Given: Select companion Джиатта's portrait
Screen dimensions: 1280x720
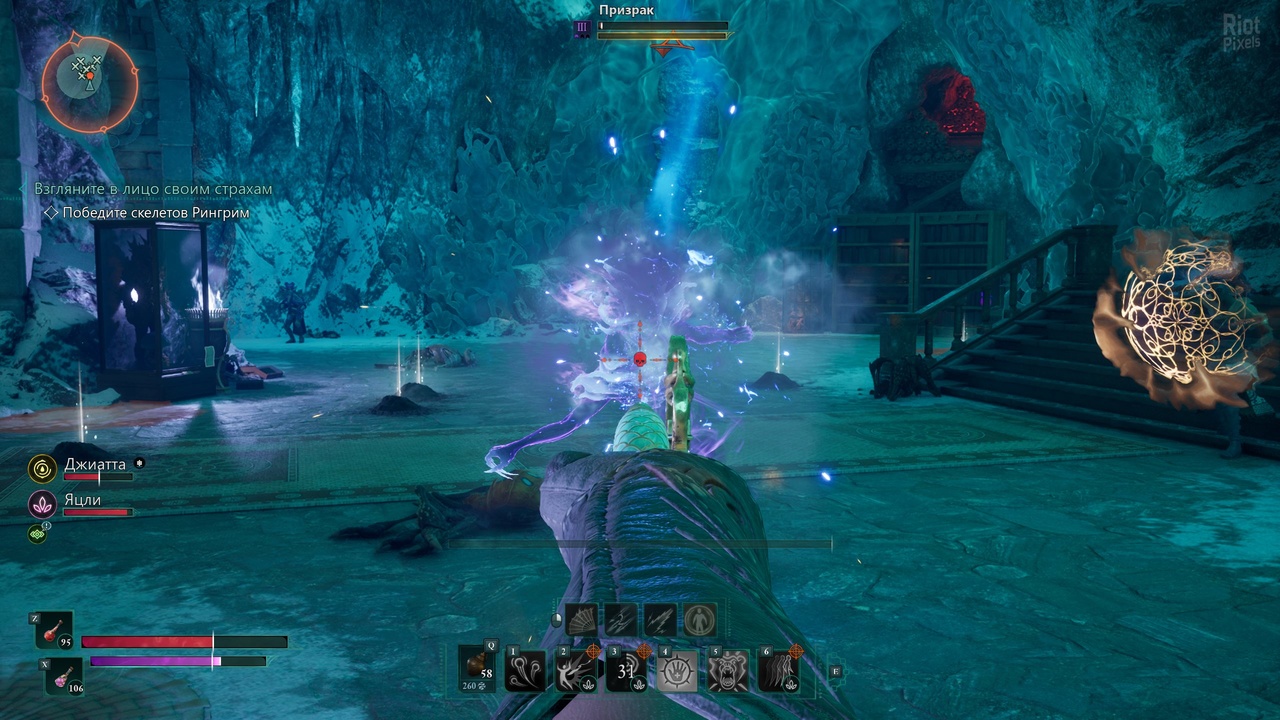Looking at the screenshot, I should click(42, 467).
